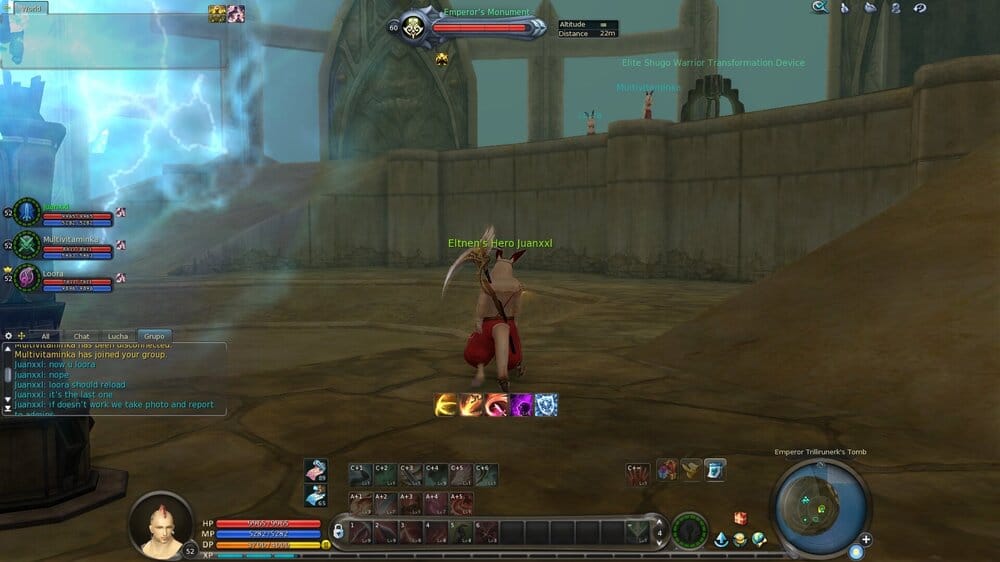Show the All chat tab
Viewport: 1000px width, 562px height.
45,337
